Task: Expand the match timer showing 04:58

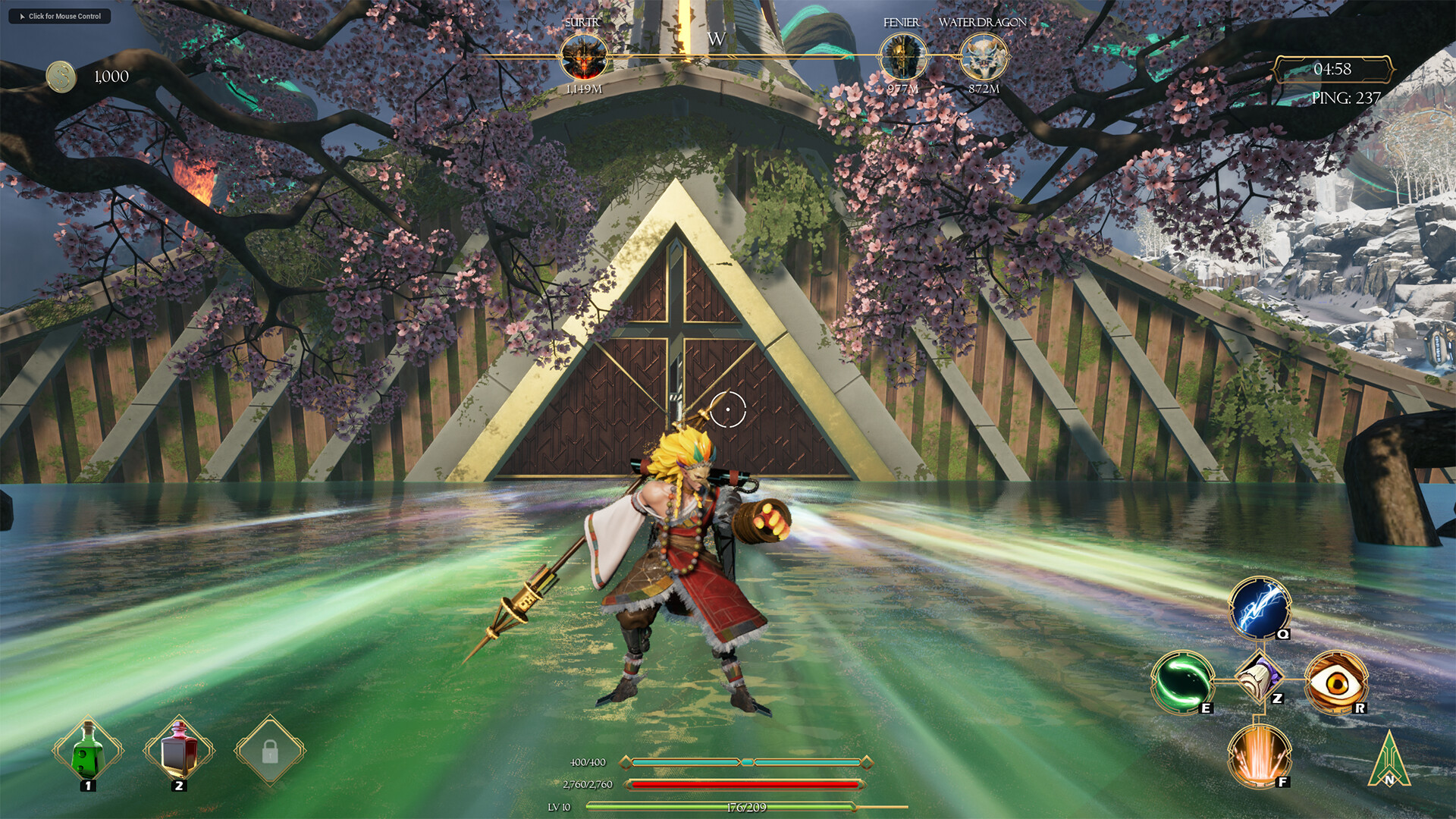Action: pos(1332,68)
